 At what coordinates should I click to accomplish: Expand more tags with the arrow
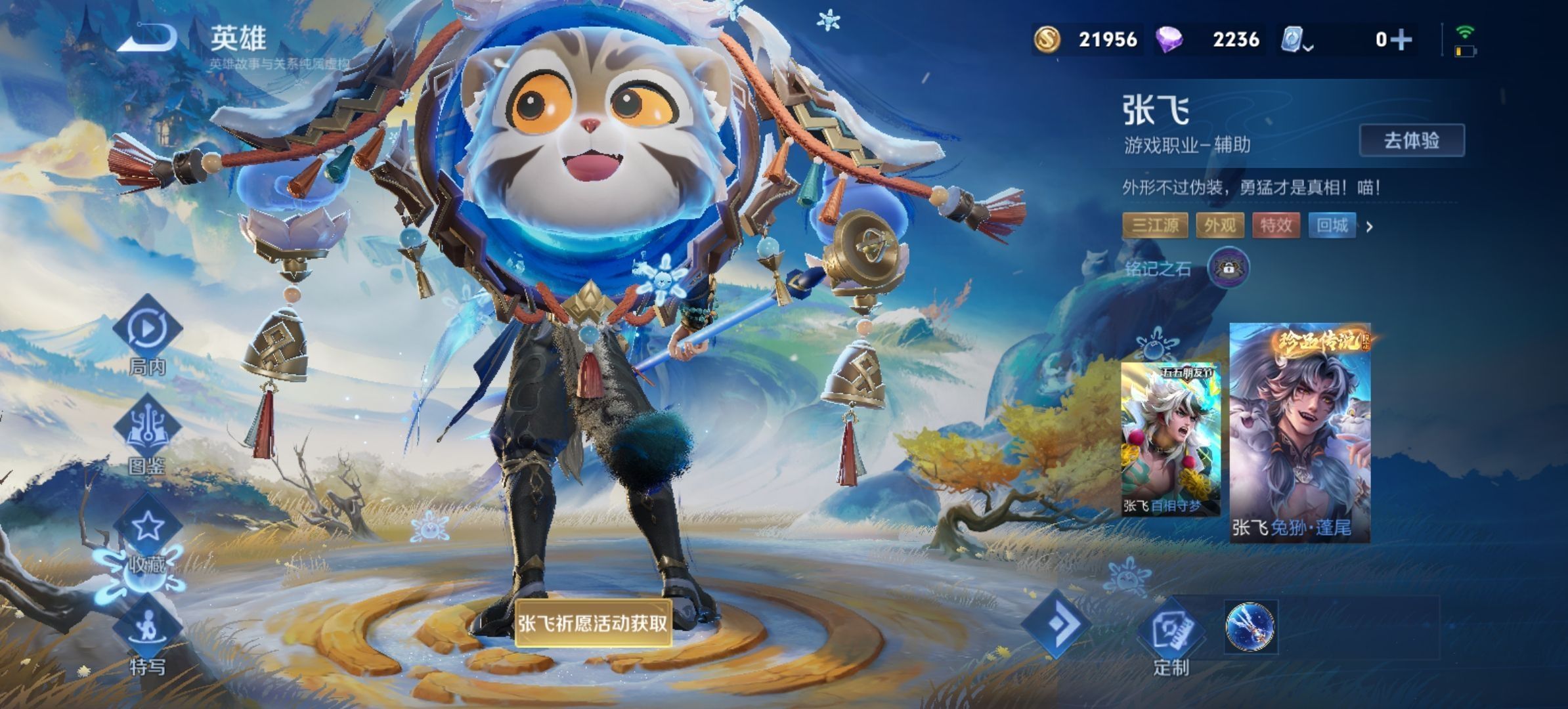click(x=1370, y=227)
